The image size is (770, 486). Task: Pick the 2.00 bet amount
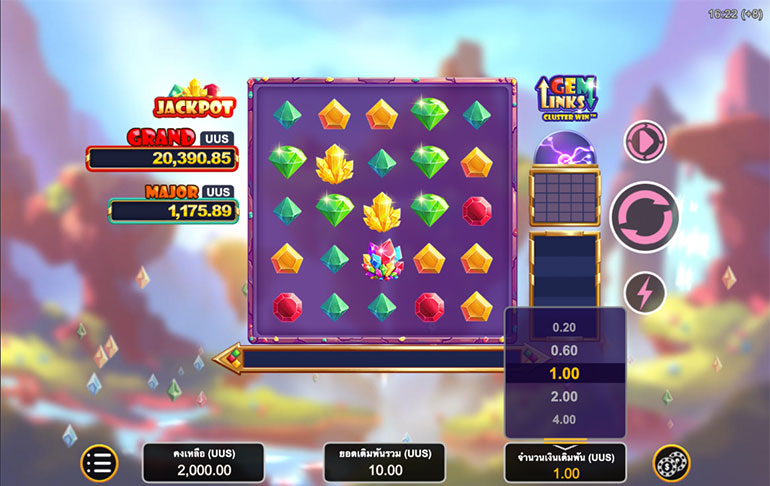pos(565,397)
